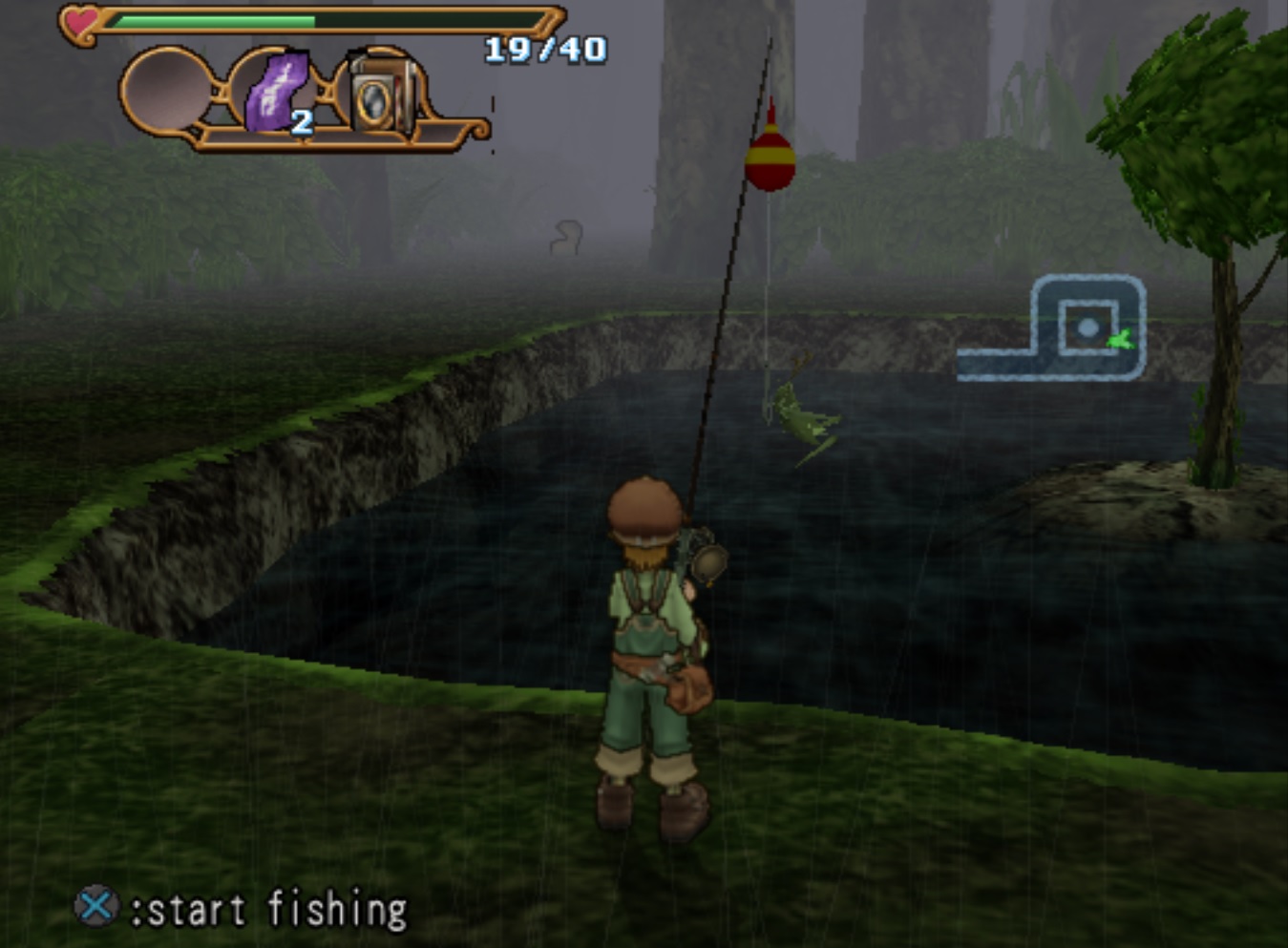
Task: Click the character holding the fishing rod
Action: pos(652,649)
